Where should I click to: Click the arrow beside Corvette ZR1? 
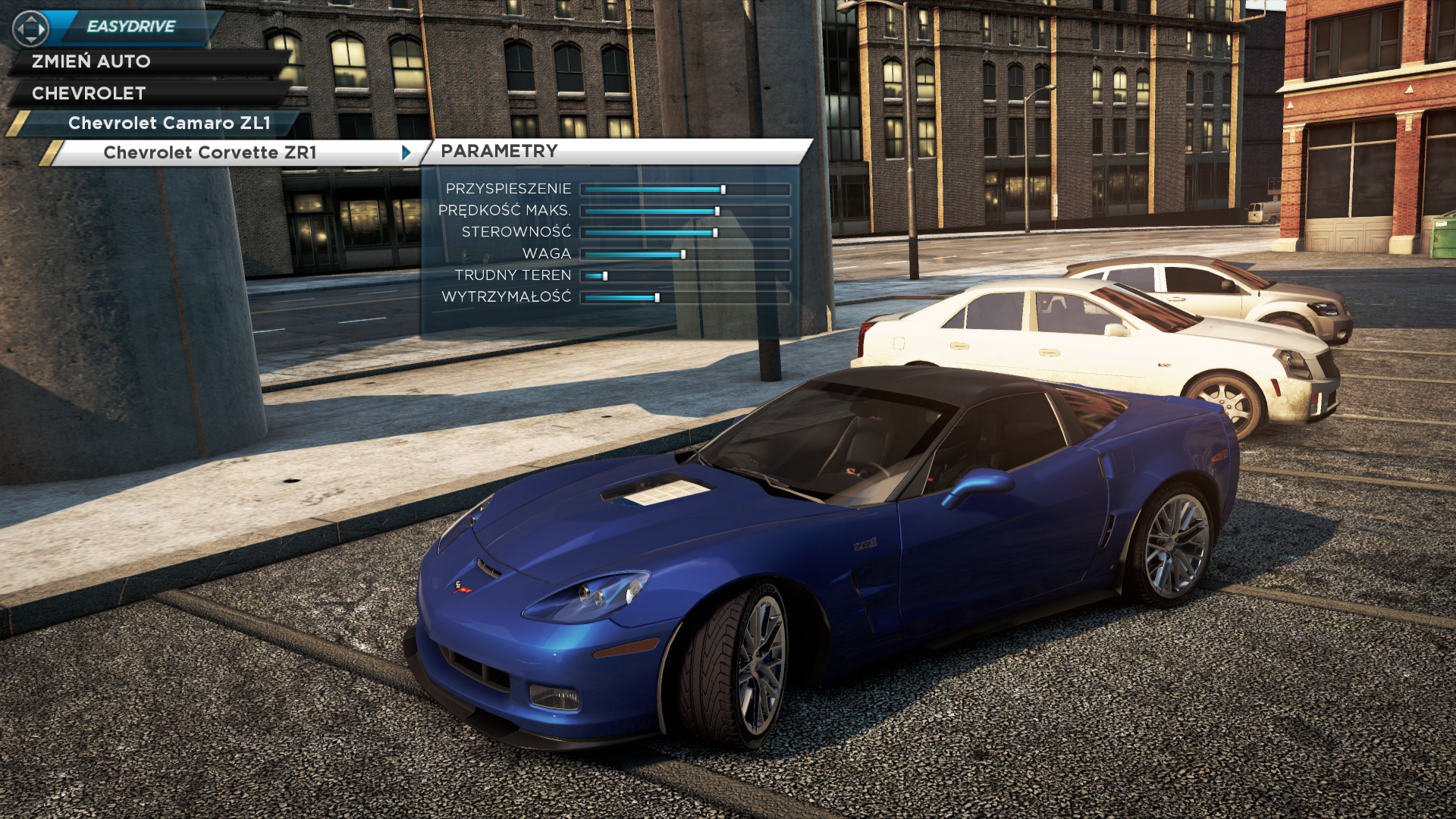coord(406,152)
